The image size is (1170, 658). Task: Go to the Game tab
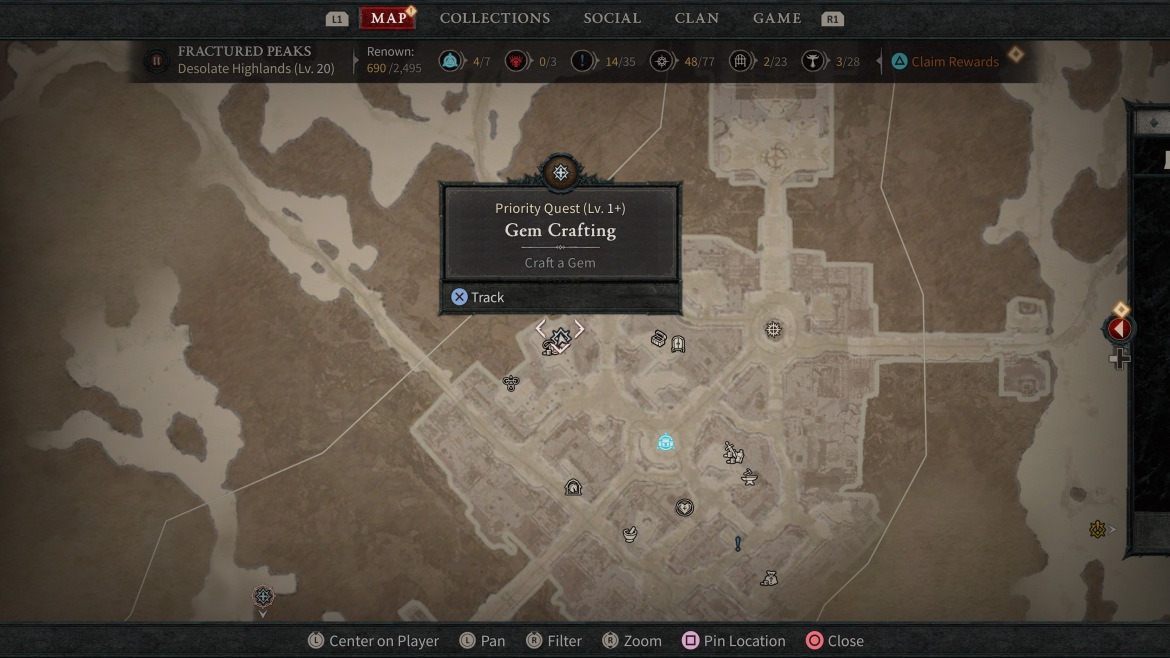777,18
